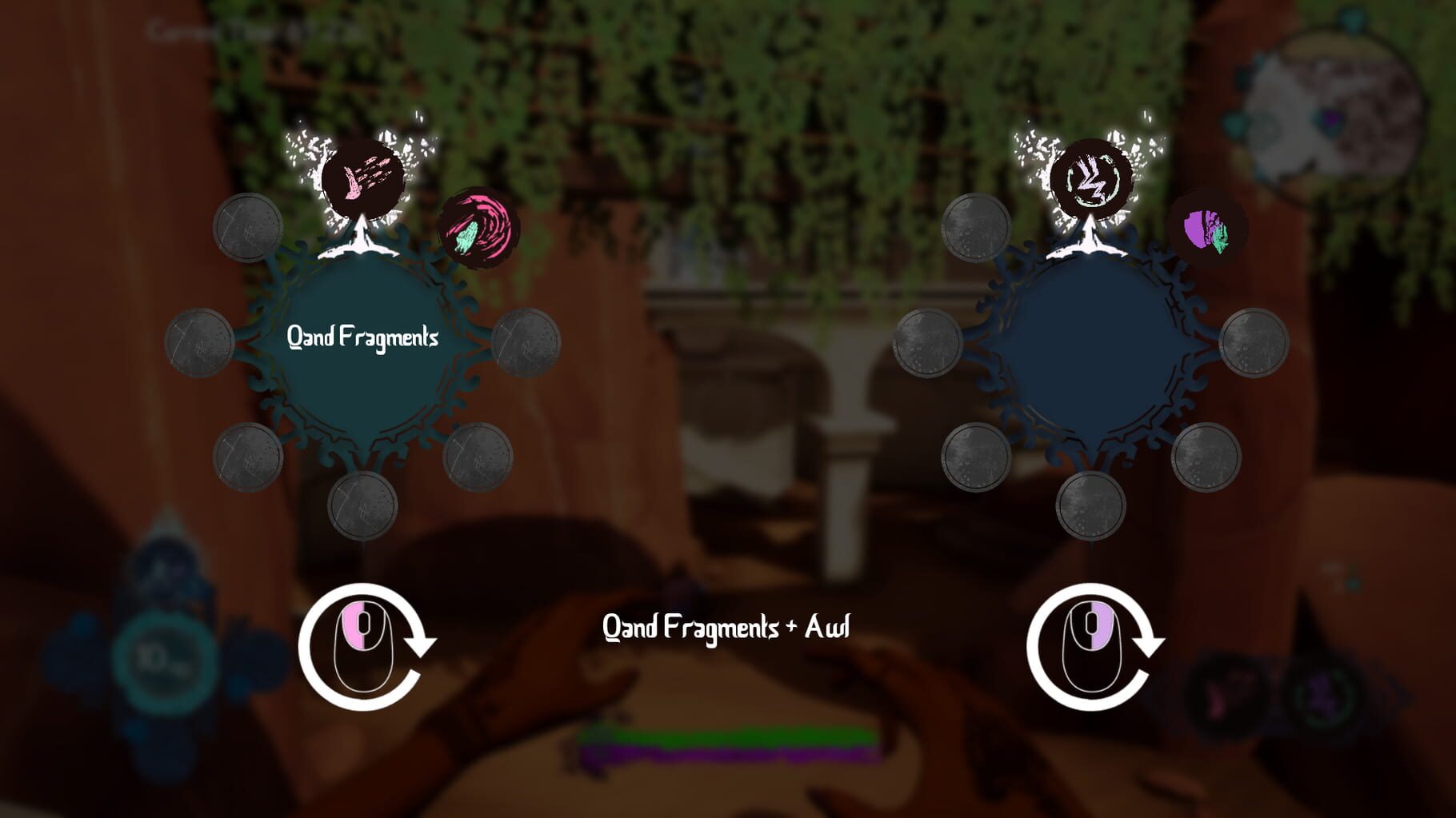Click the Qand Fragments + Awl recipe label
Screen dimensions: 1456x818
(x=728, y=628)
